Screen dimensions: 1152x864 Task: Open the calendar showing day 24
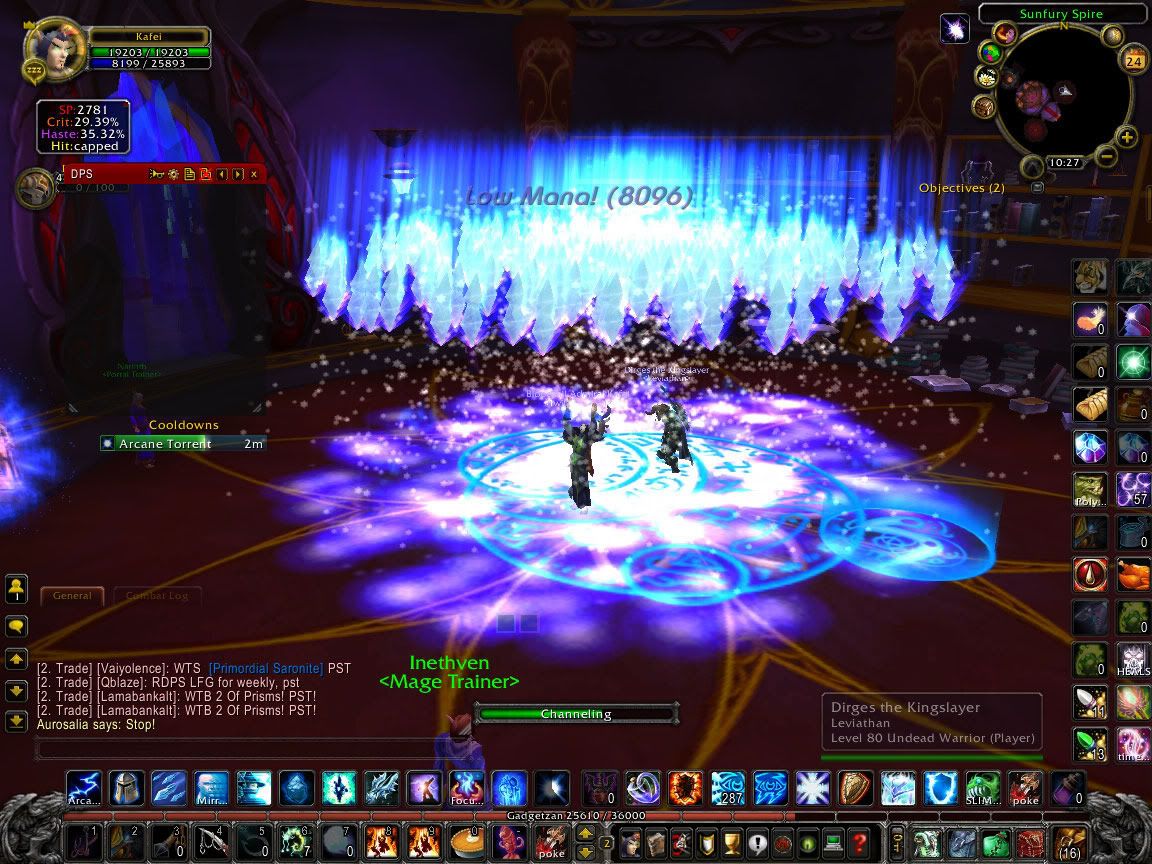point(1134,60)
